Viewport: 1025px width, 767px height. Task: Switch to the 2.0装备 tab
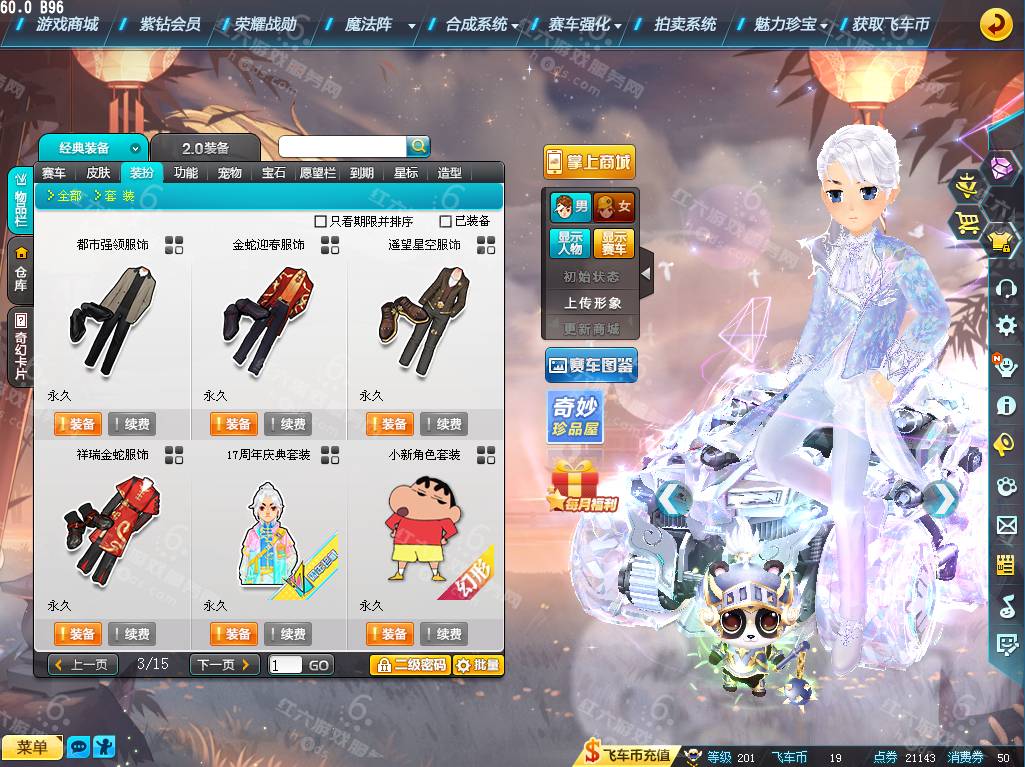[205, 148]
